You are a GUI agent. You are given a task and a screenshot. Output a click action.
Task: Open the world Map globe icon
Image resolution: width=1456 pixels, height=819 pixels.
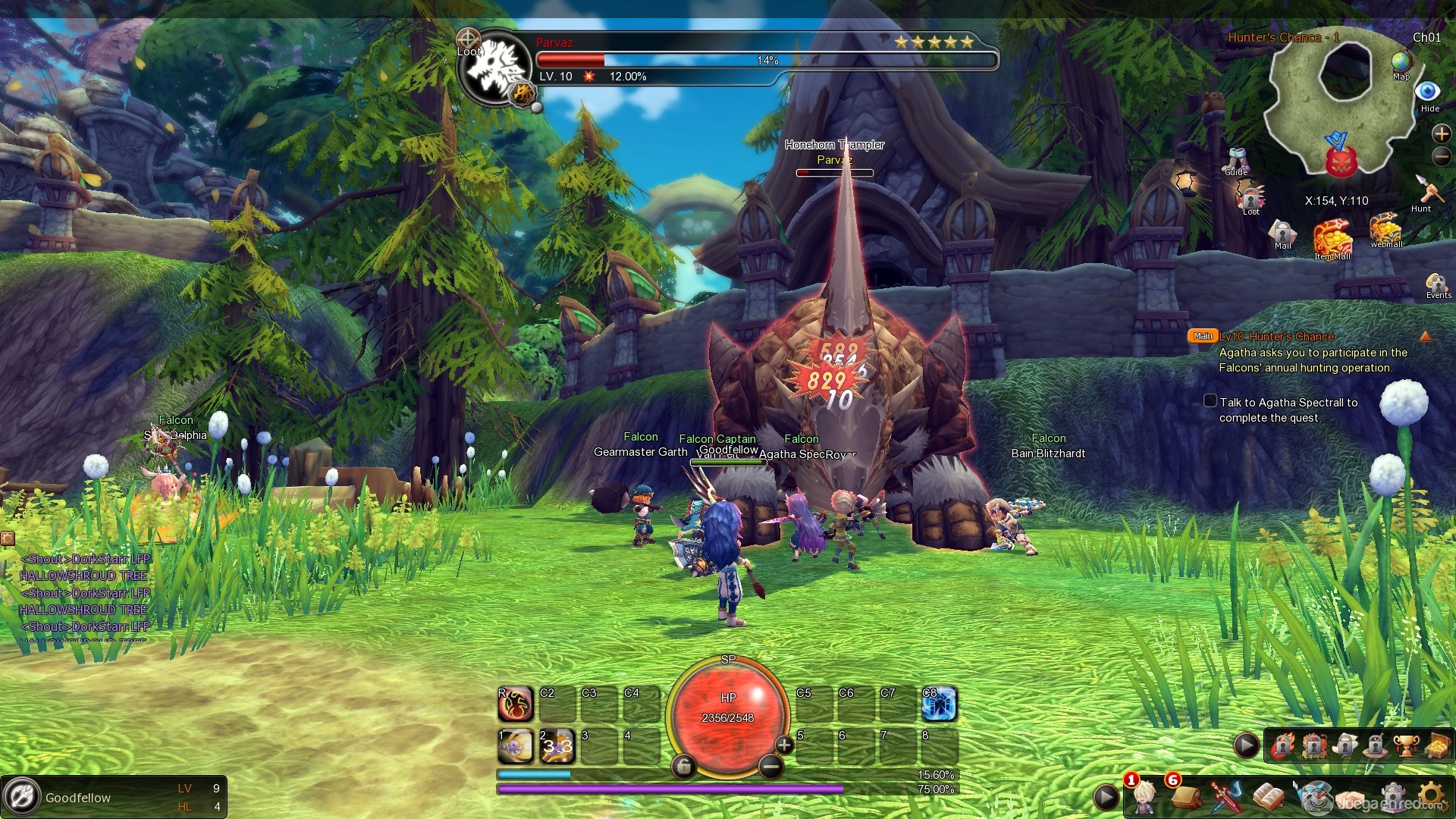1401,62
